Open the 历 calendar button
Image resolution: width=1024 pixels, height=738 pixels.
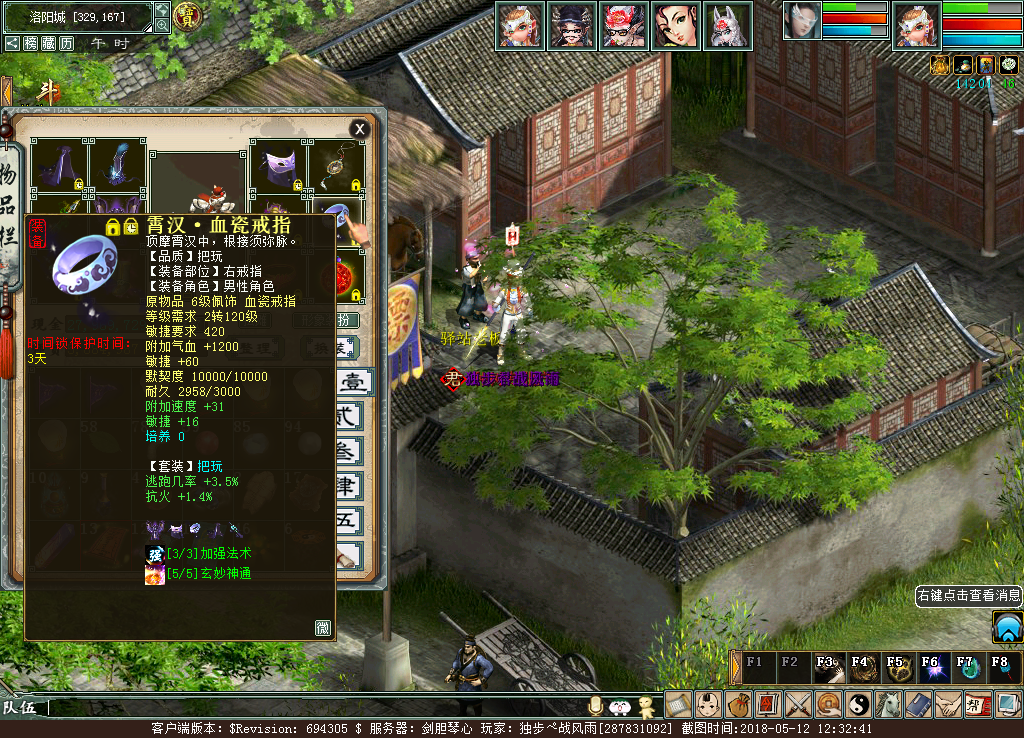pyautogui.click(x=66, y=43)
